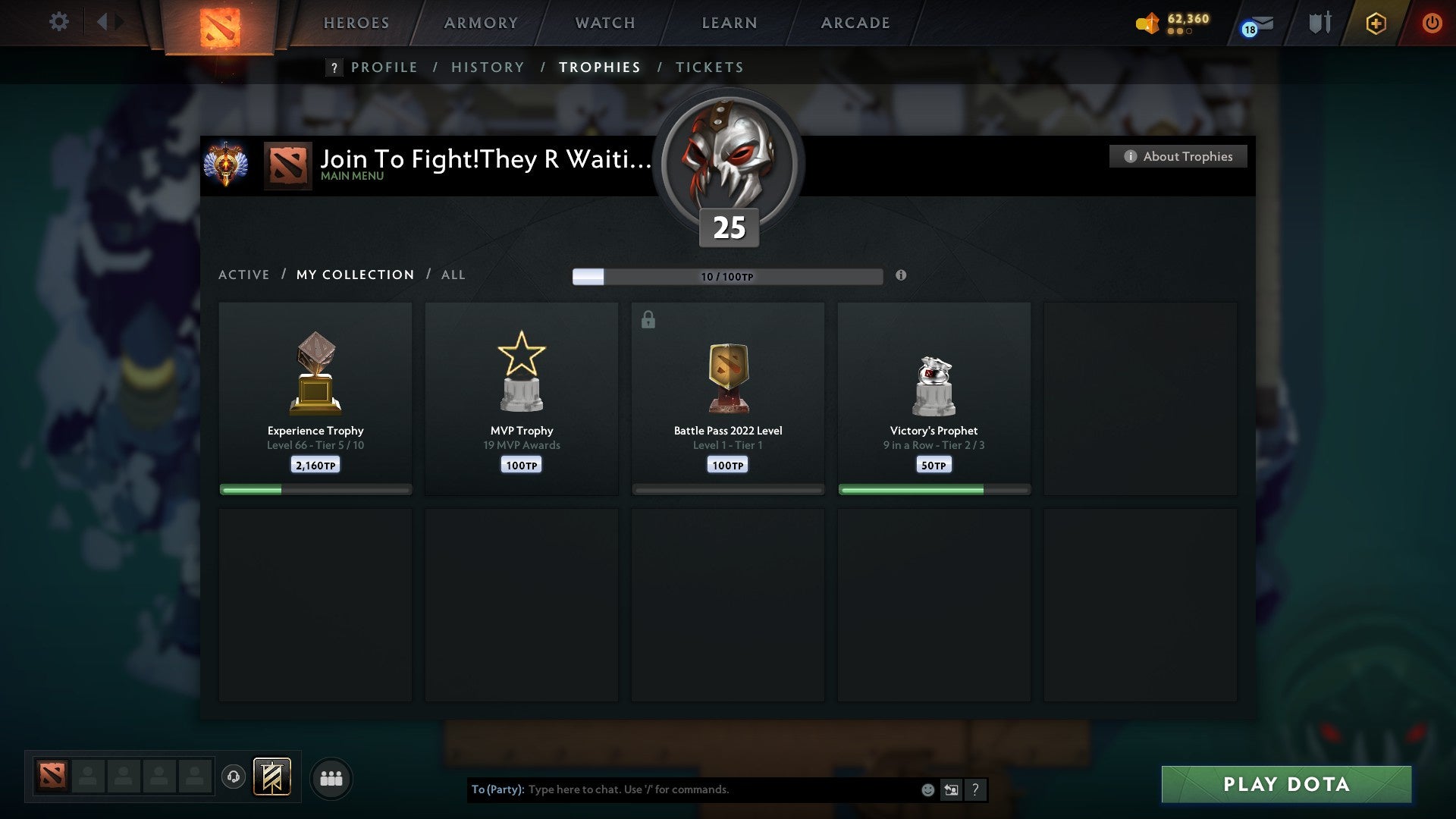Click the grouped players social icon

tap(331, 777)
